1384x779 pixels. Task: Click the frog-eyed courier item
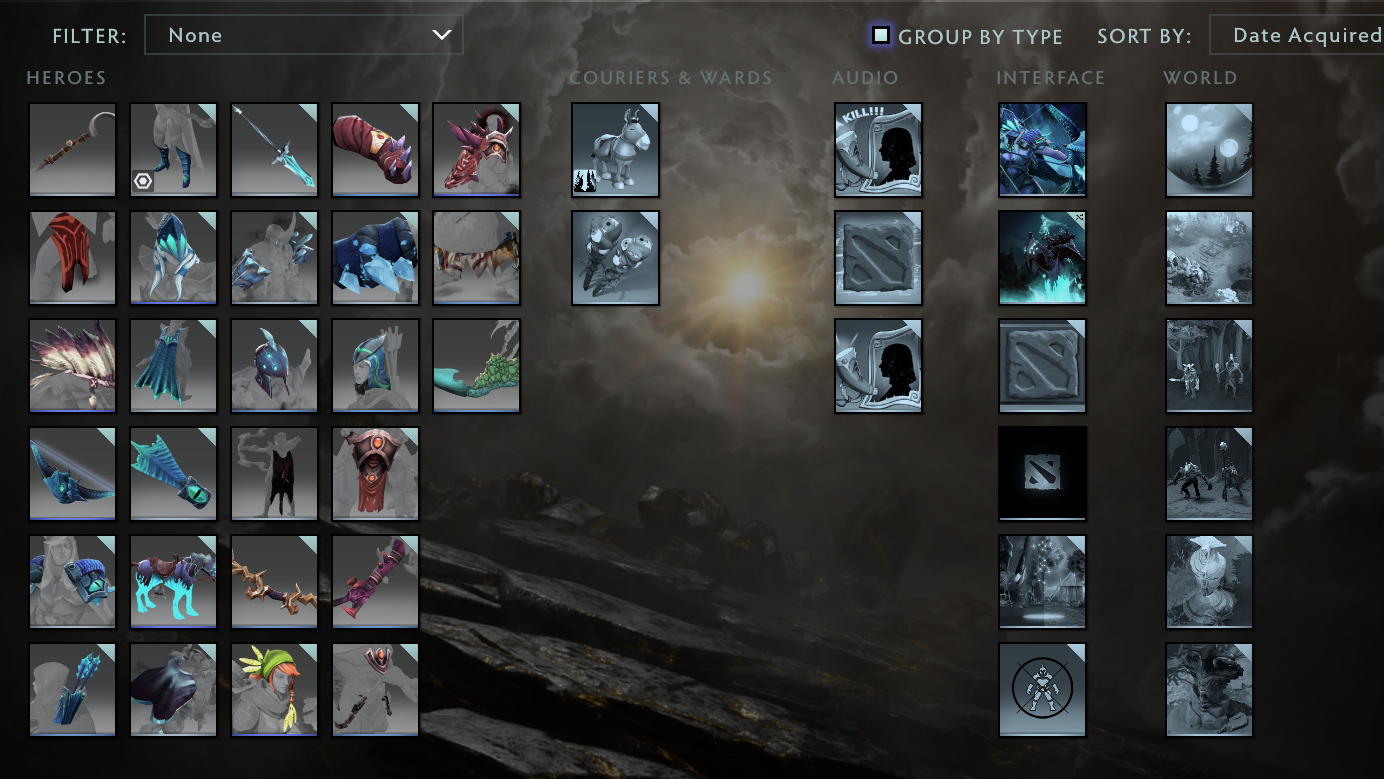pos(616,257)
